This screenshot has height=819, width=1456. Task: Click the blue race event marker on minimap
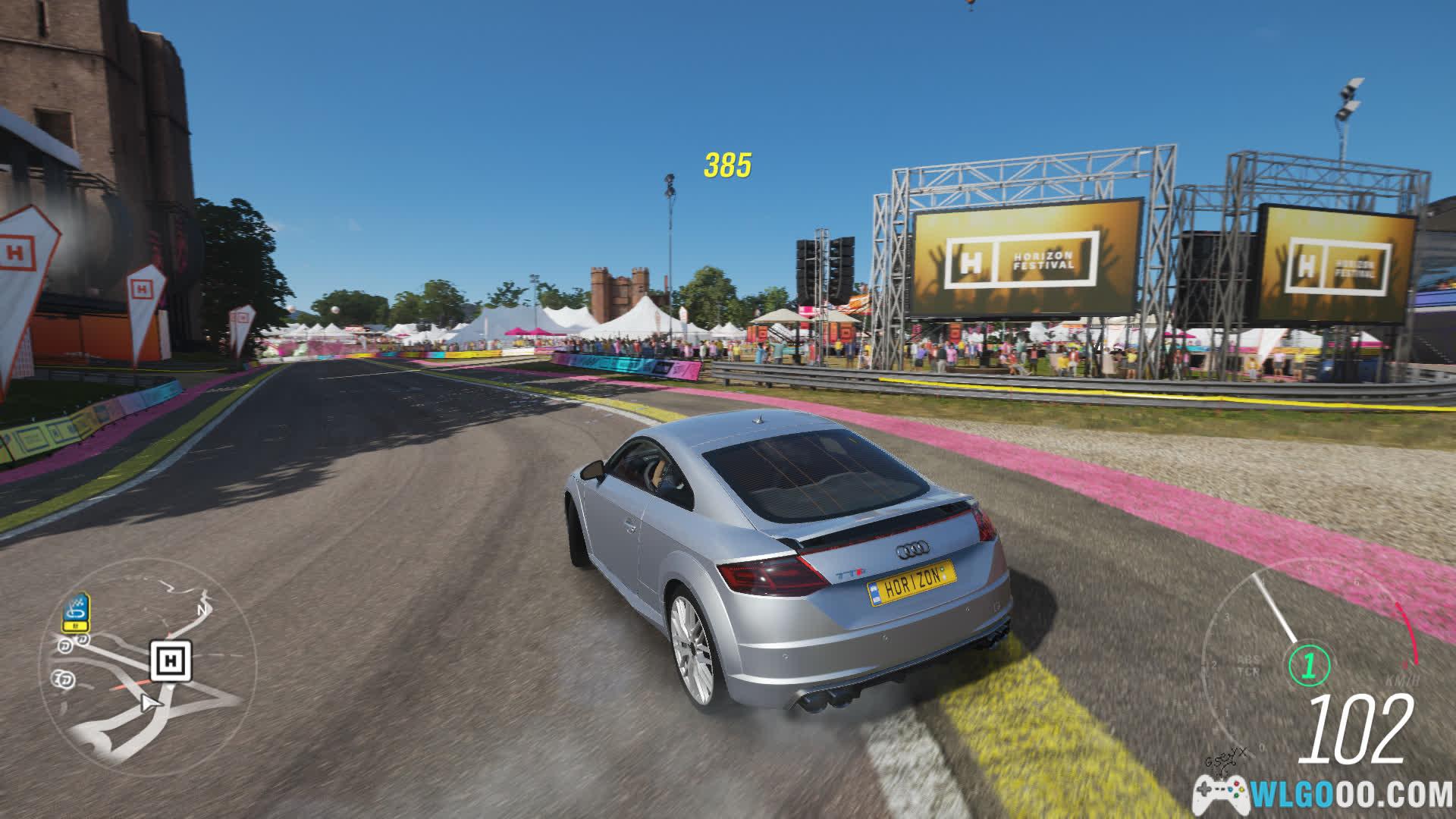pos(75,611)
